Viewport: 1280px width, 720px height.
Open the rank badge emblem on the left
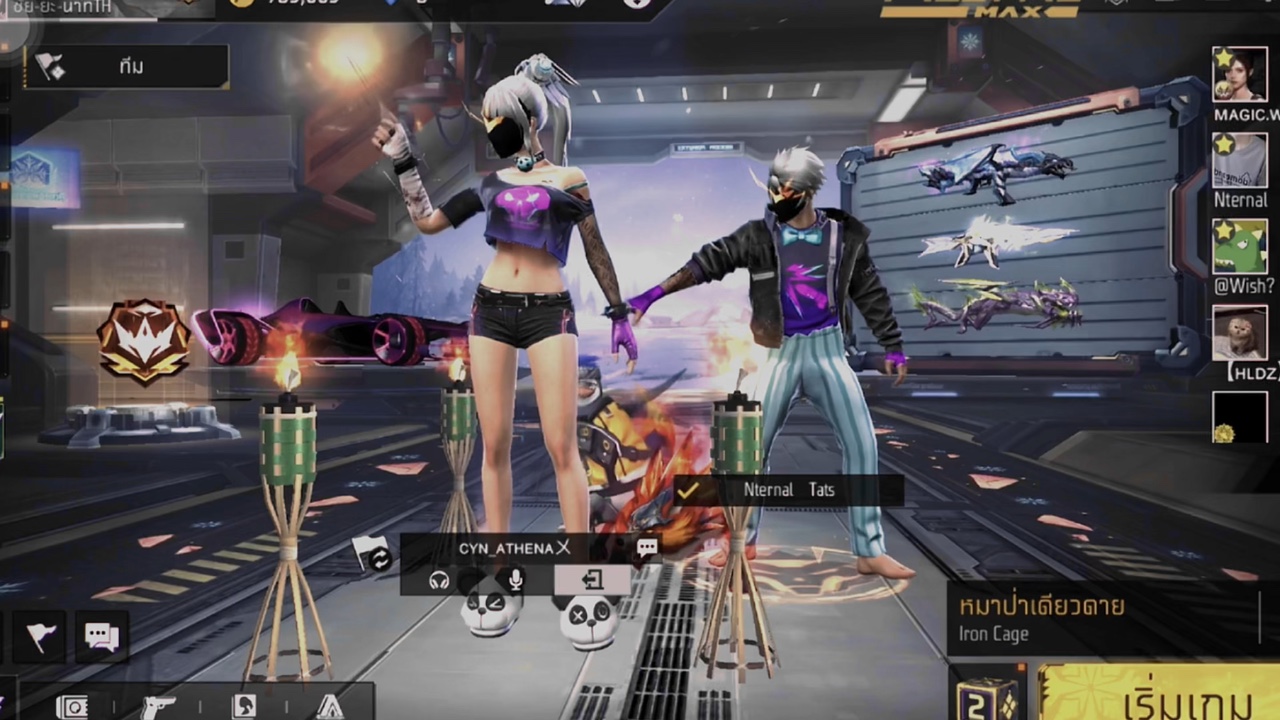point(144,341)
